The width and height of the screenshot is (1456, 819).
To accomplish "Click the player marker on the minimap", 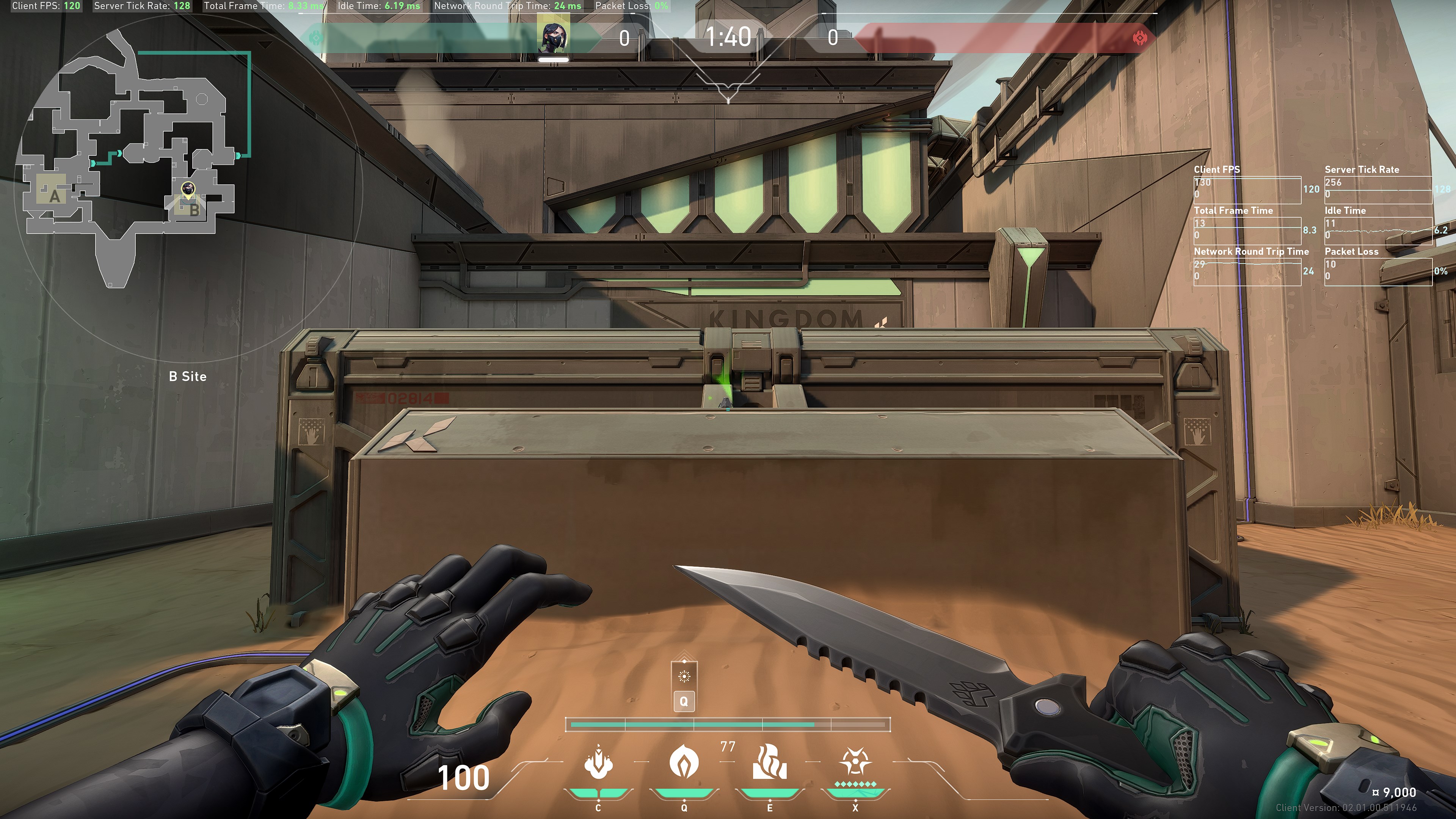I will 188,189.
